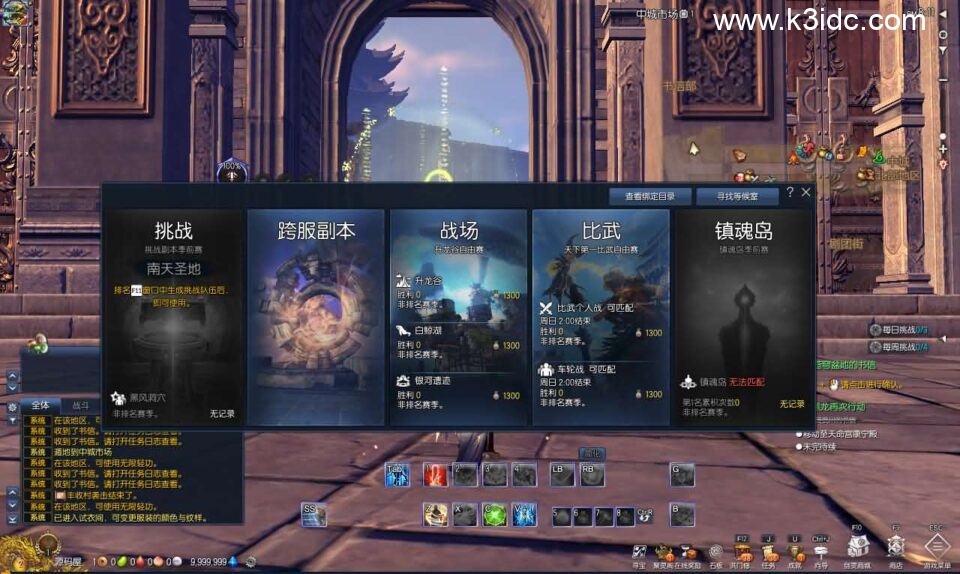Open the 寻宝 treasure hunt icon
Image resolution: width=960 pixels, height=574 pixels.
[x=639, y=549]
